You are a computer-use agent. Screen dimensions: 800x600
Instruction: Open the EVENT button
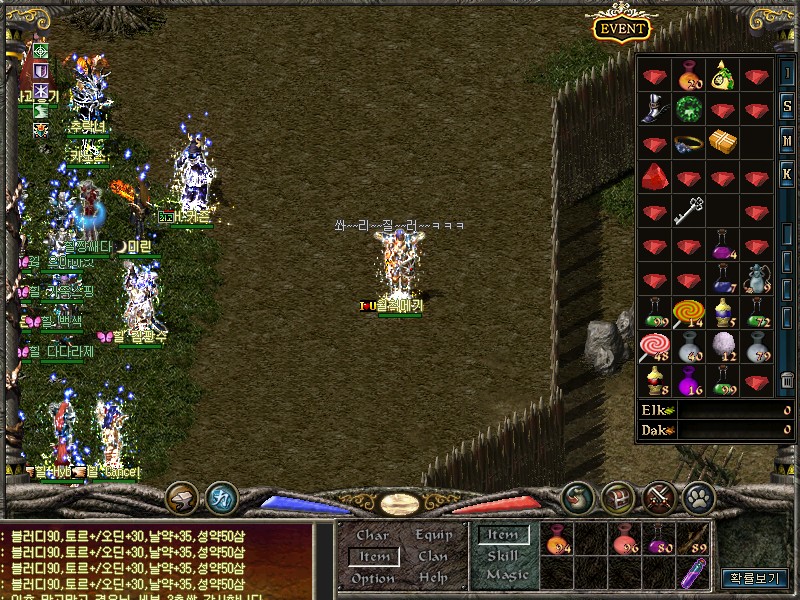click(622, 28)
